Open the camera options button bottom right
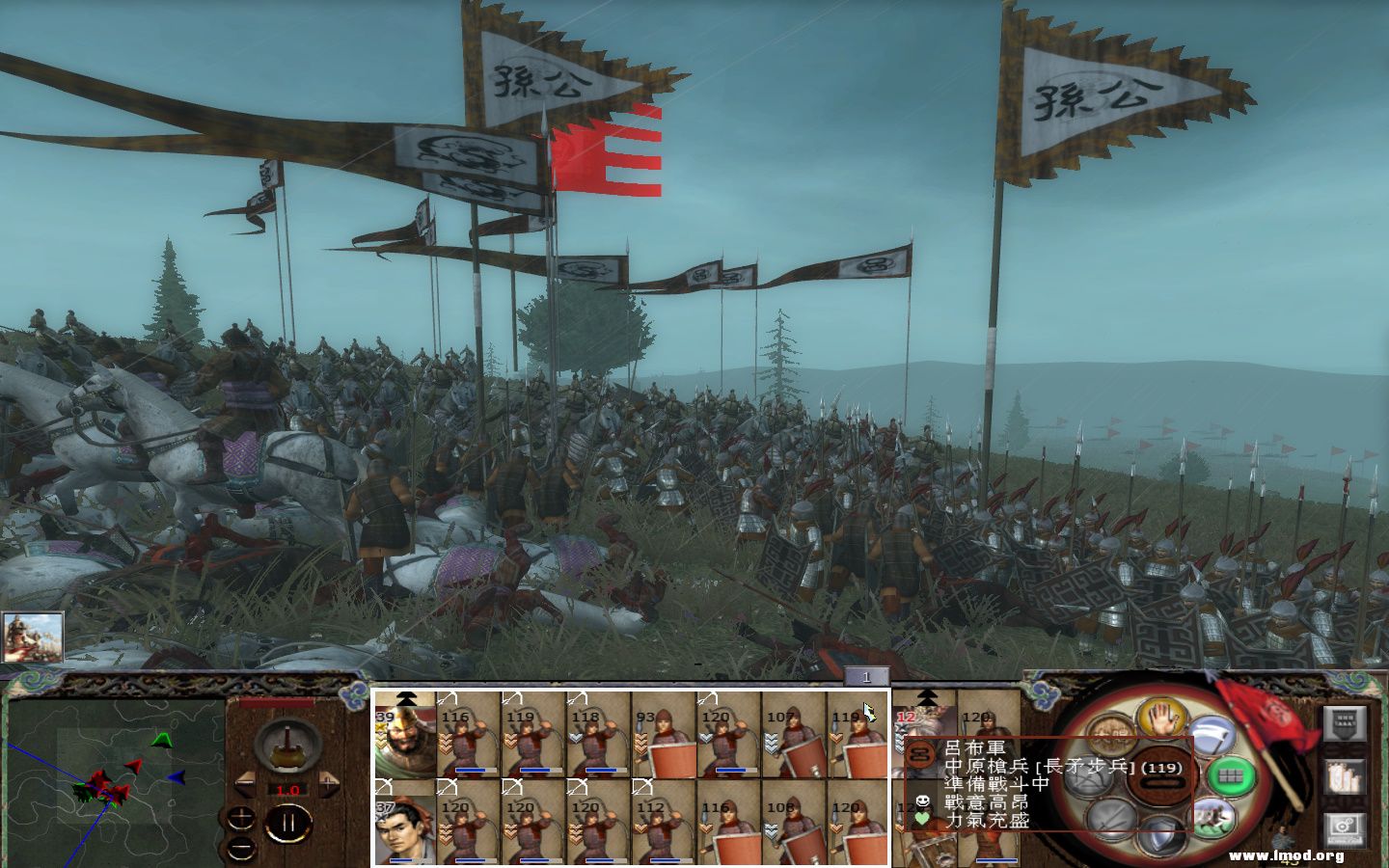 point(1345,827)
